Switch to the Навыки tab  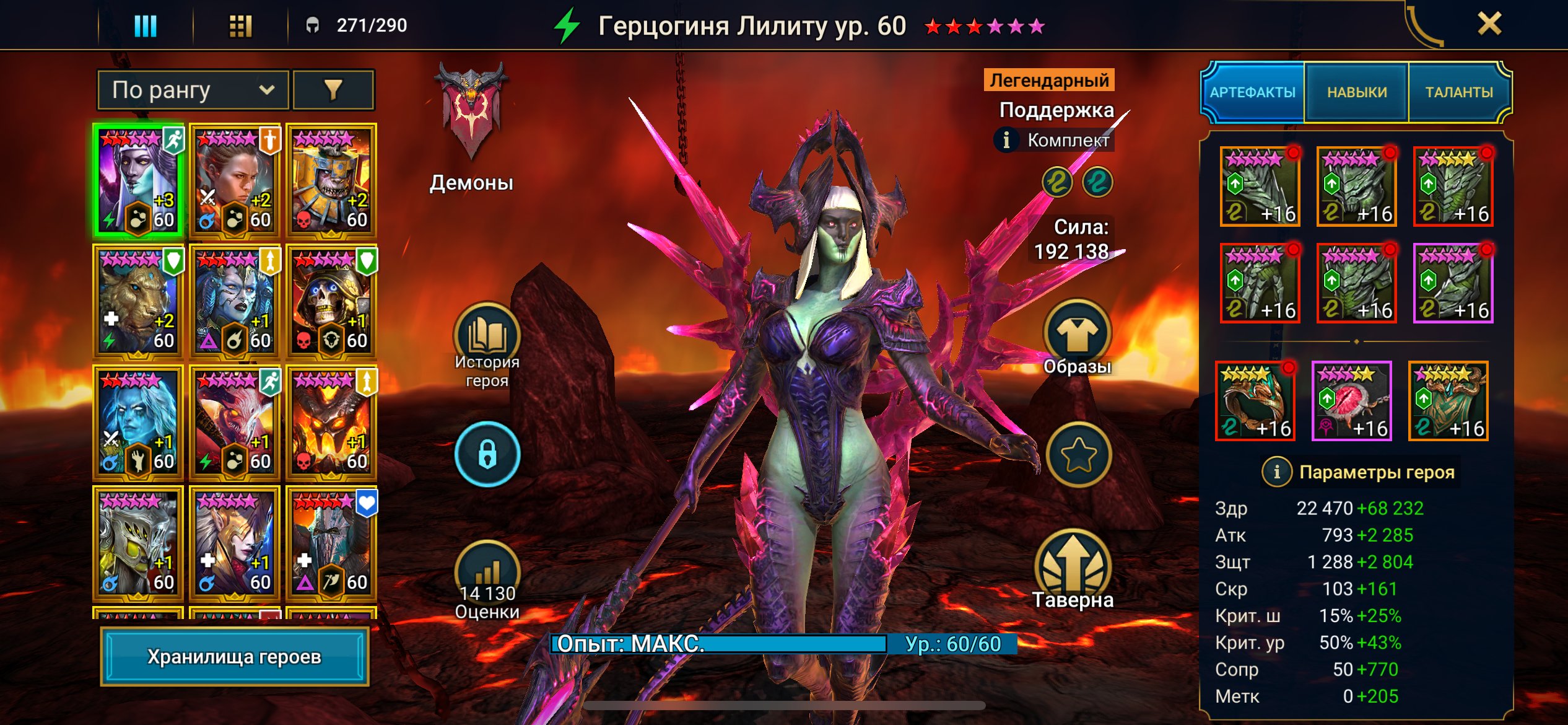(1356, 92)
